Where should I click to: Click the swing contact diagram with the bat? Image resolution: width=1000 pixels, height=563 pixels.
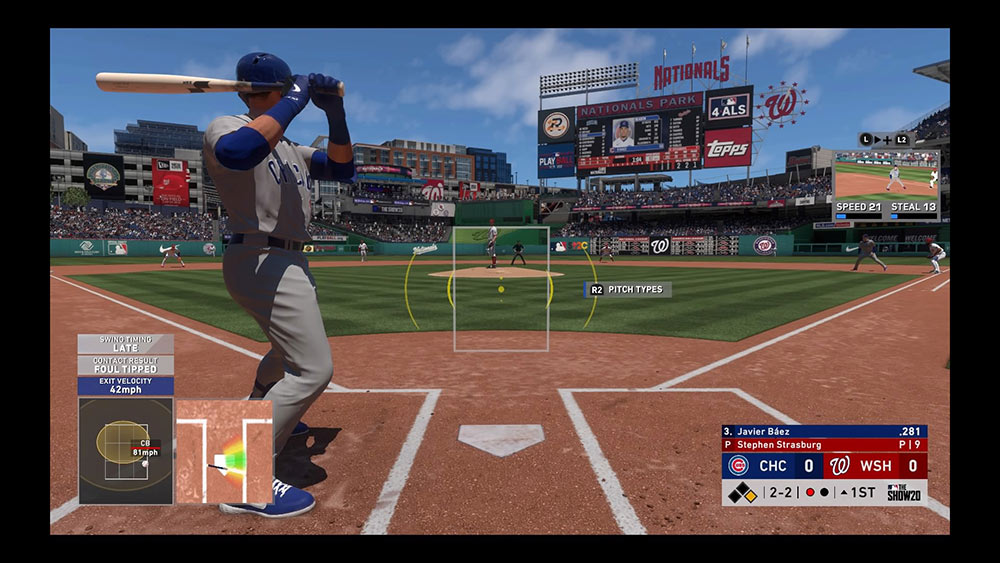point(224,451)
